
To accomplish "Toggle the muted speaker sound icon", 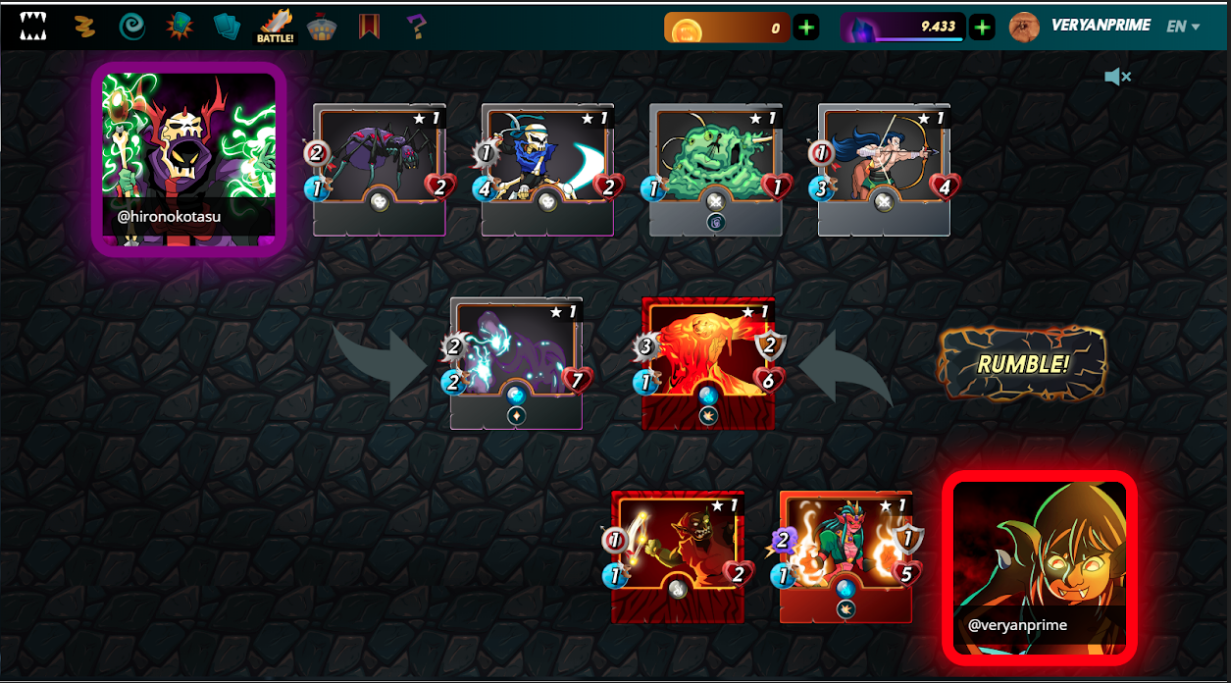I will tap(1117, 77).
